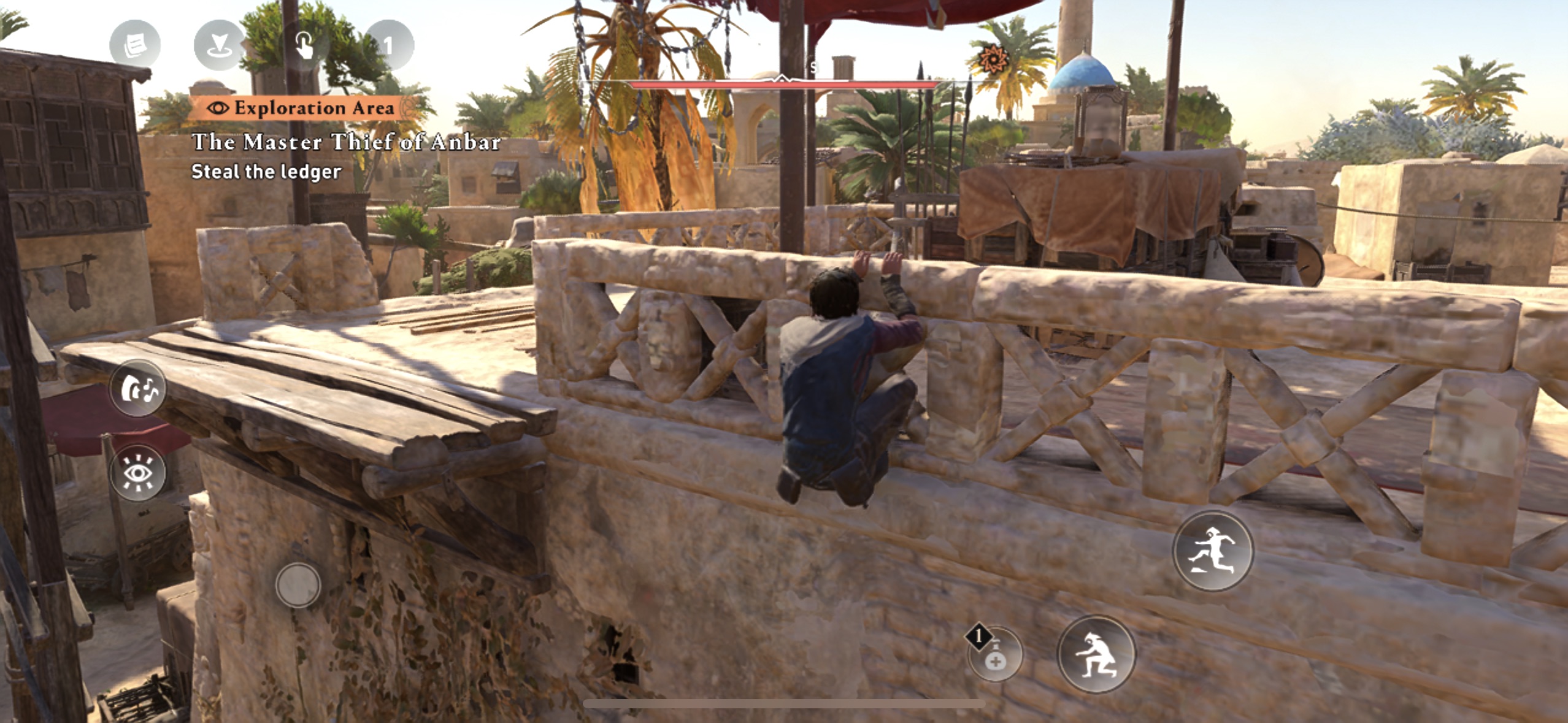Select the pointing hand touch icon
The width and height of the screenshot is (1568, 723).
pos(304,44)
